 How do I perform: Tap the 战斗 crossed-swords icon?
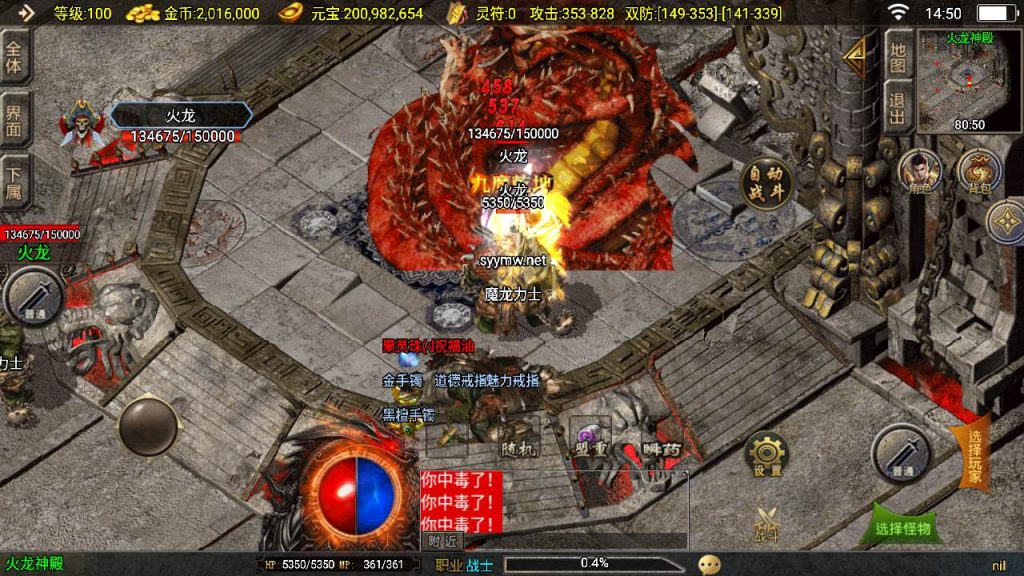(767, 524)
